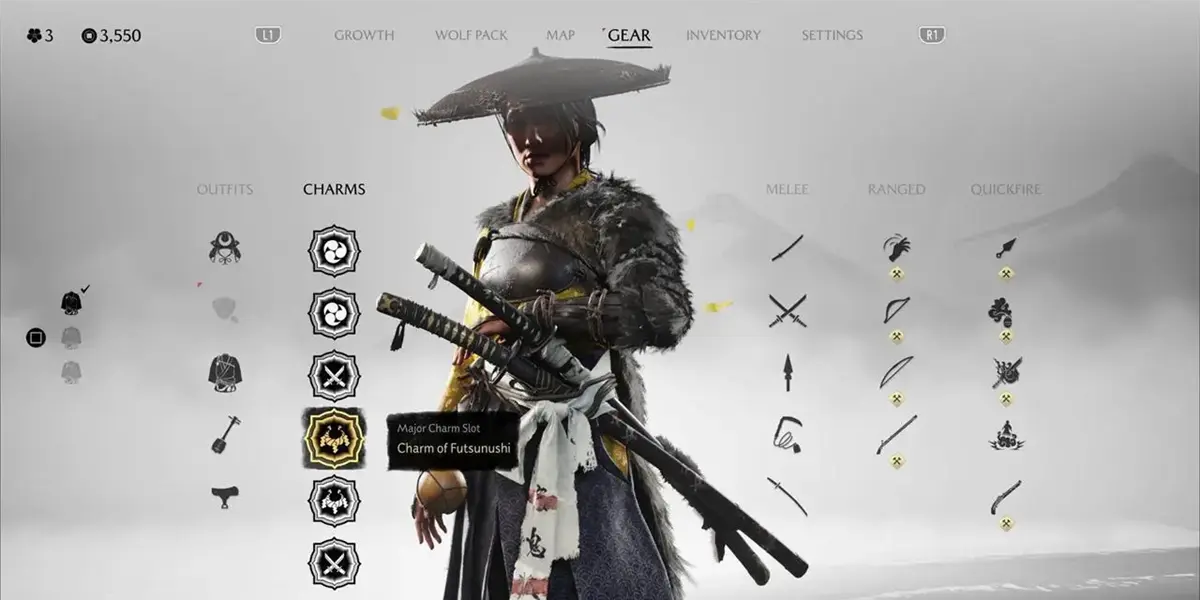The height and width of the screenshot is (600, 1200).
Task: Choose the Outfits column header
Action: tap(225, 189)
